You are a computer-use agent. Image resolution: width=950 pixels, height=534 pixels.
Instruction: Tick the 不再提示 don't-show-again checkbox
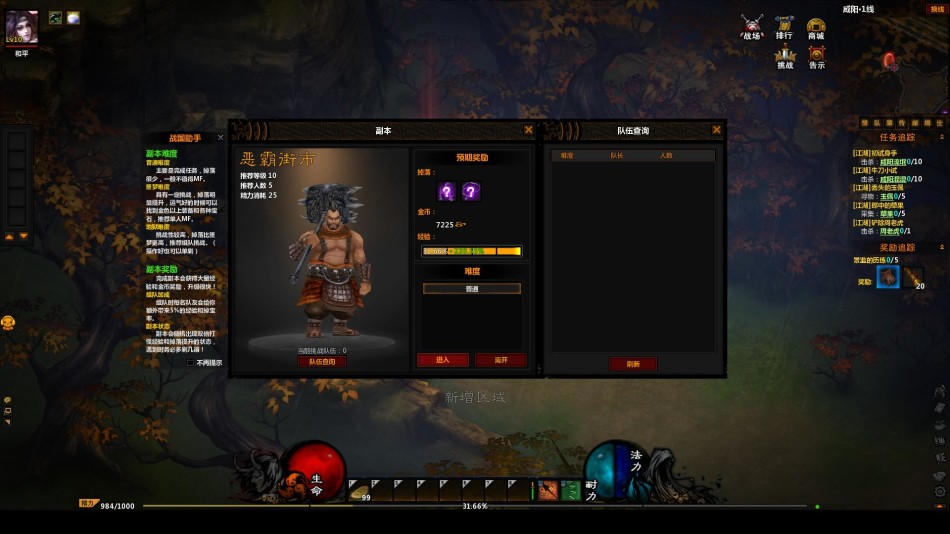pyautogui.click(x=191, y=363)
